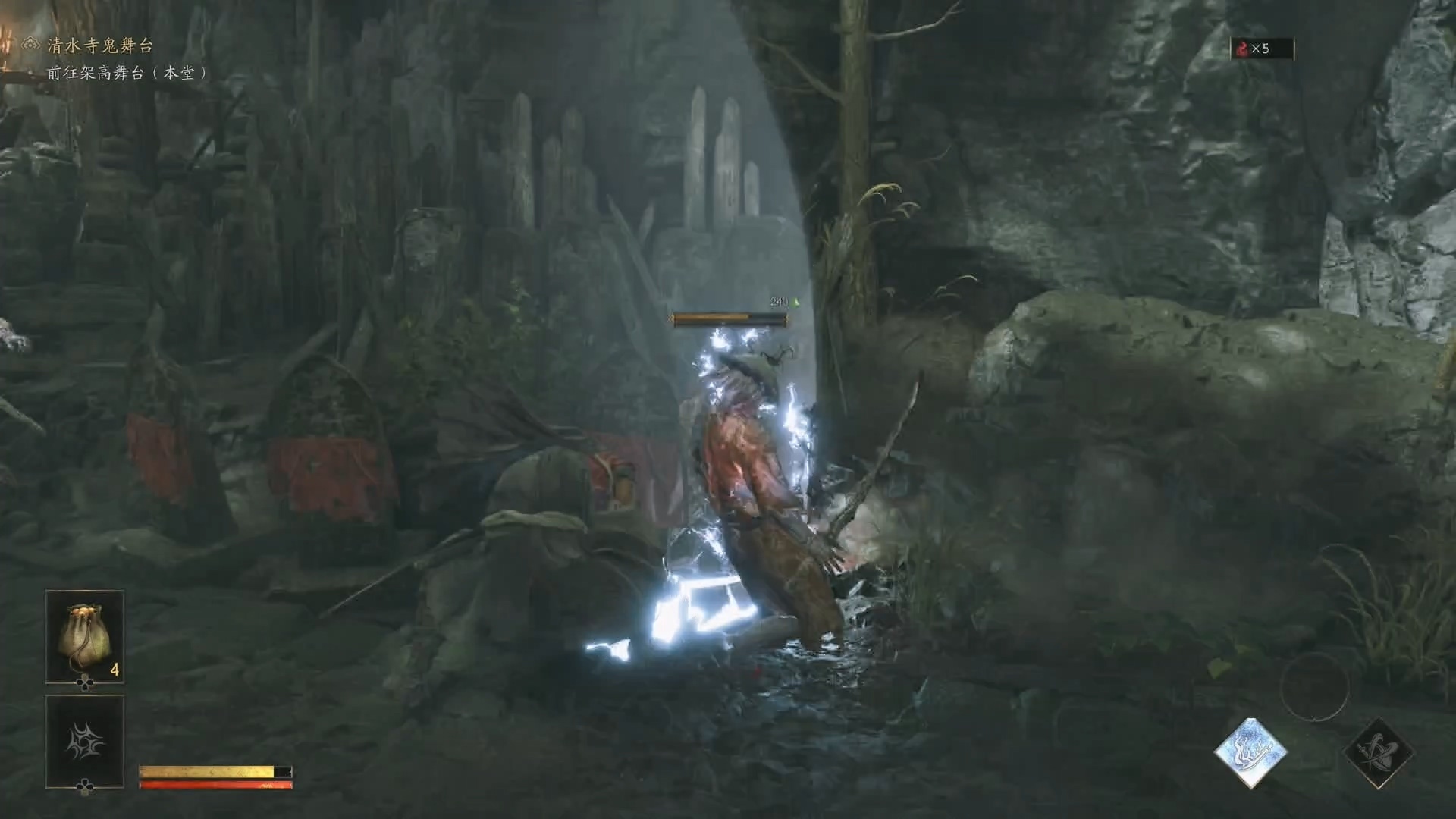The width and height of the screenshot is (1456, 819).
Task: Activate the glowing blue flaming sword skill
Action: point(1250,753)
